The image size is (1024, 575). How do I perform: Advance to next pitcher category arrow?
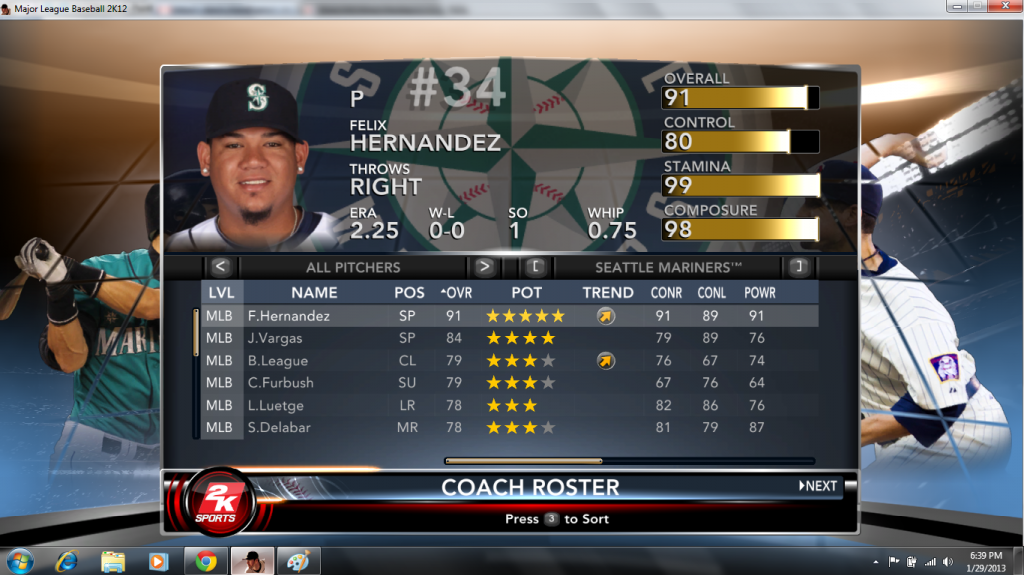[x=484, y=267]
